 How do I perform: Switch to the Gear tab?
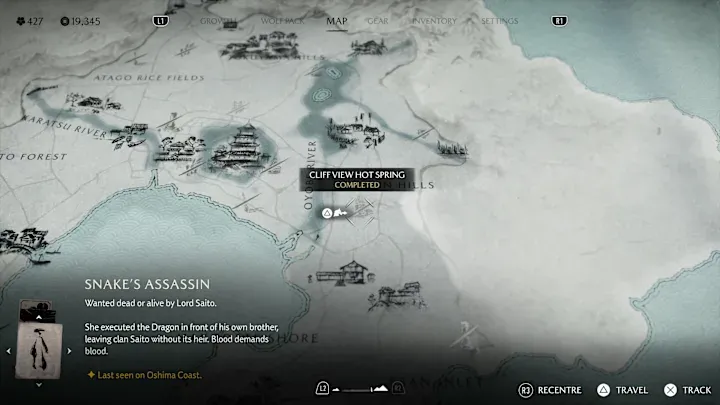pyautogui.click(x=379, y=21)
